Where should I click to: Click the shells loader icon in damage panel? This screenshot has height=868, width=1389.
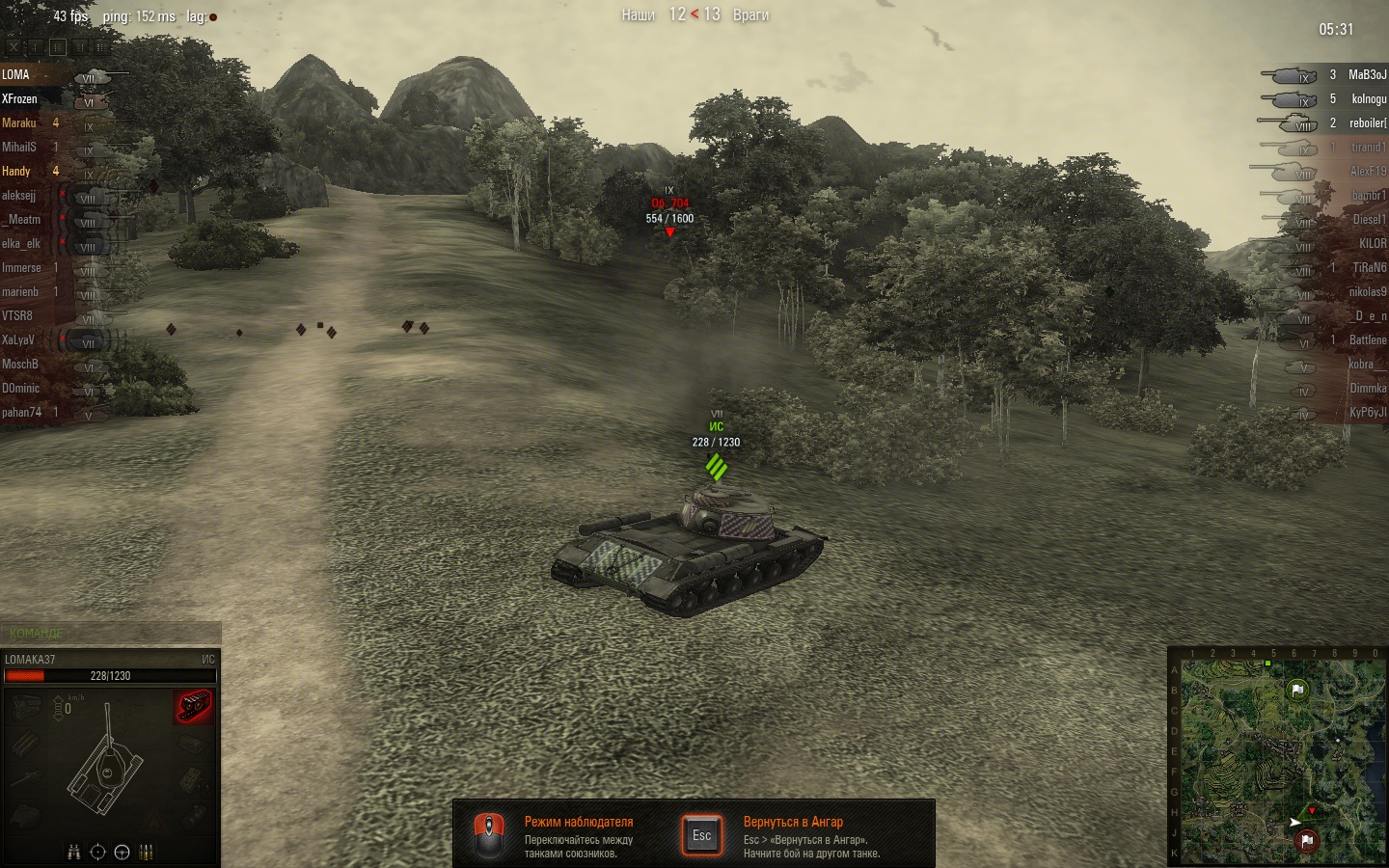point(147,852)
